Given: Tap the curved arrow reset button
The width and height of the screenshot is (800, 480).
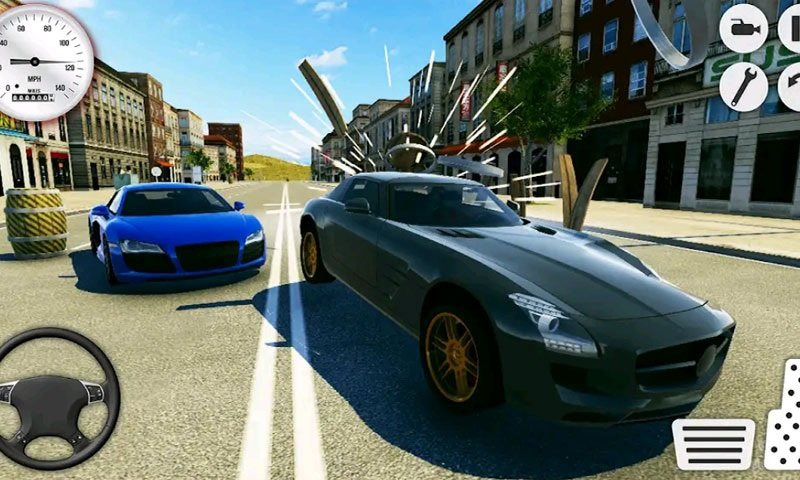Looking at the screenshot, I should pos(790,87).
